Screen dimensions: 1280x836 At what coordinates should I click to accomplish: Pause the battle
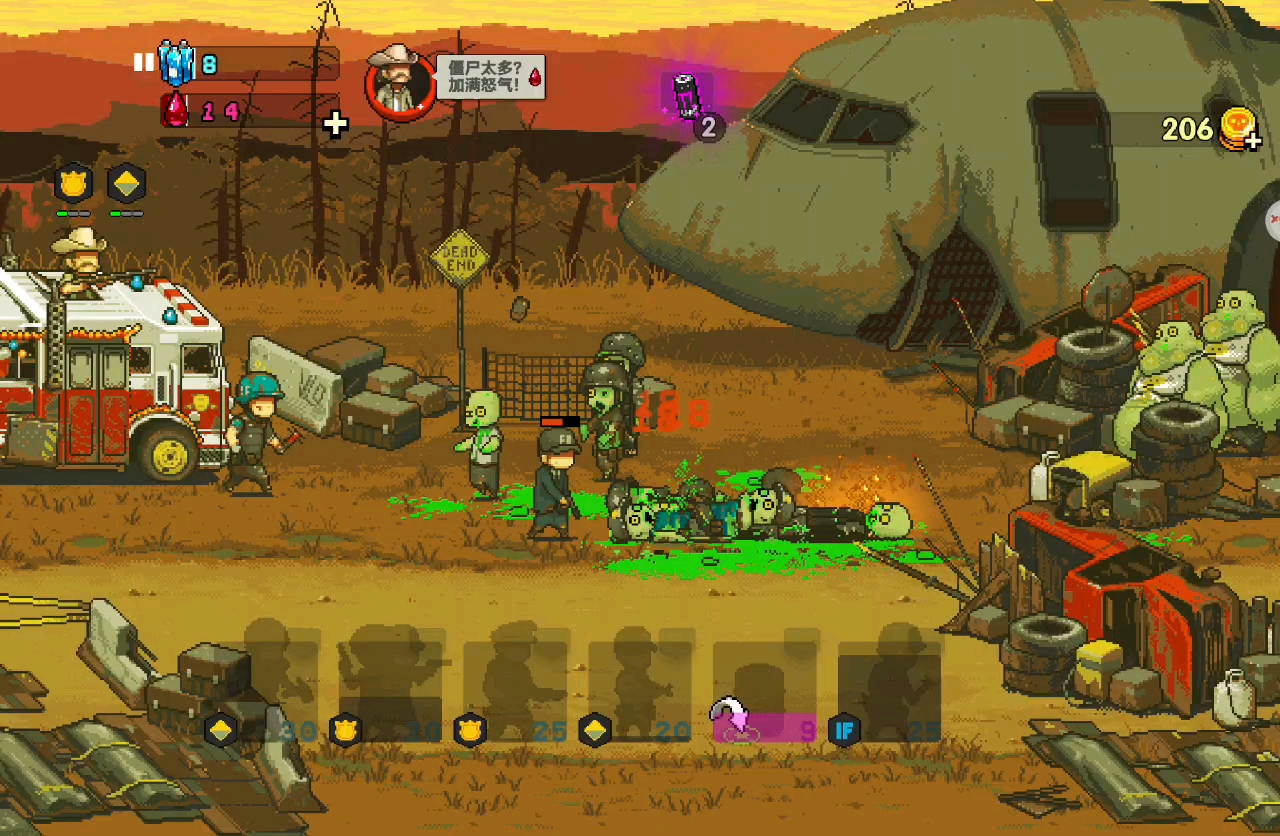click(x=143, y=63)
